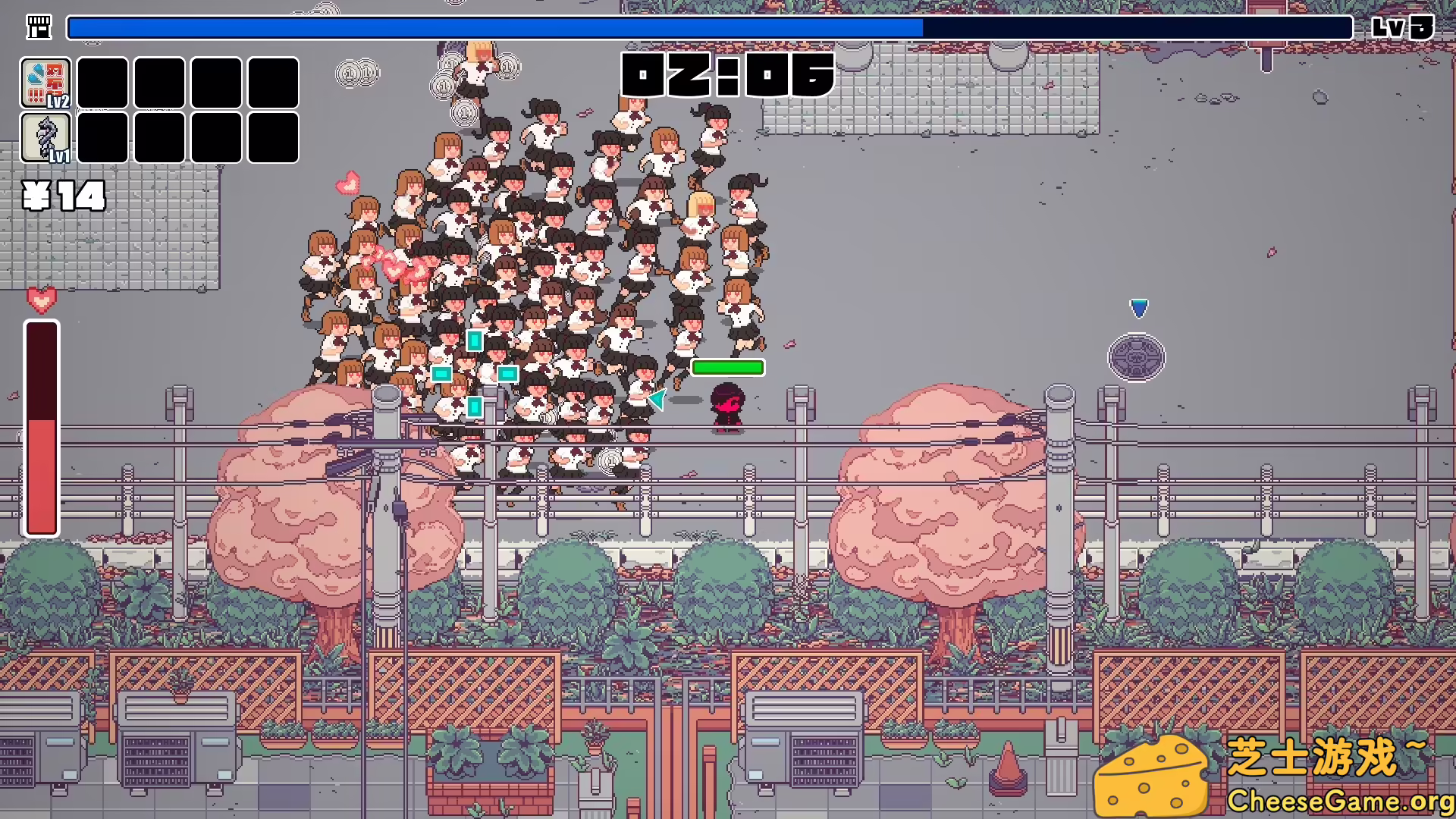Click the pink heart effect above the crowd

pyautogui.click(x=347, y=182)
